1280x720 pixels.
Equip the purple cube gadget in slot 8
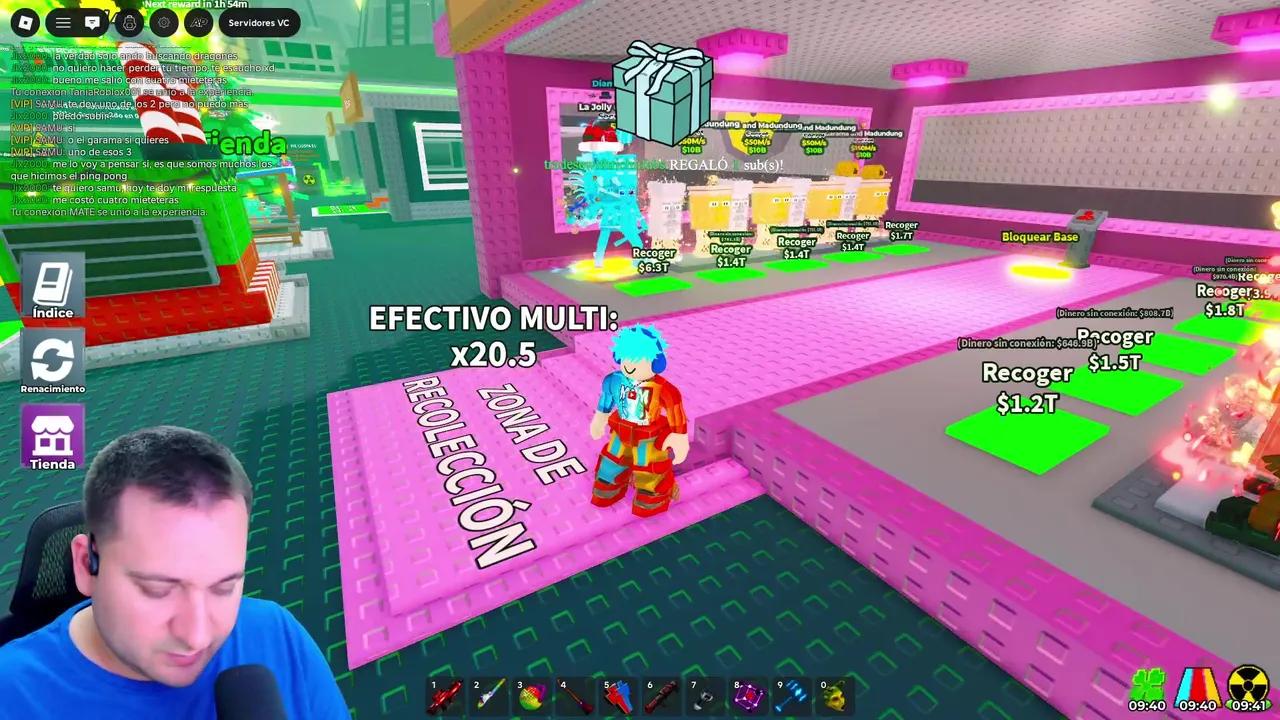point(747,695)
